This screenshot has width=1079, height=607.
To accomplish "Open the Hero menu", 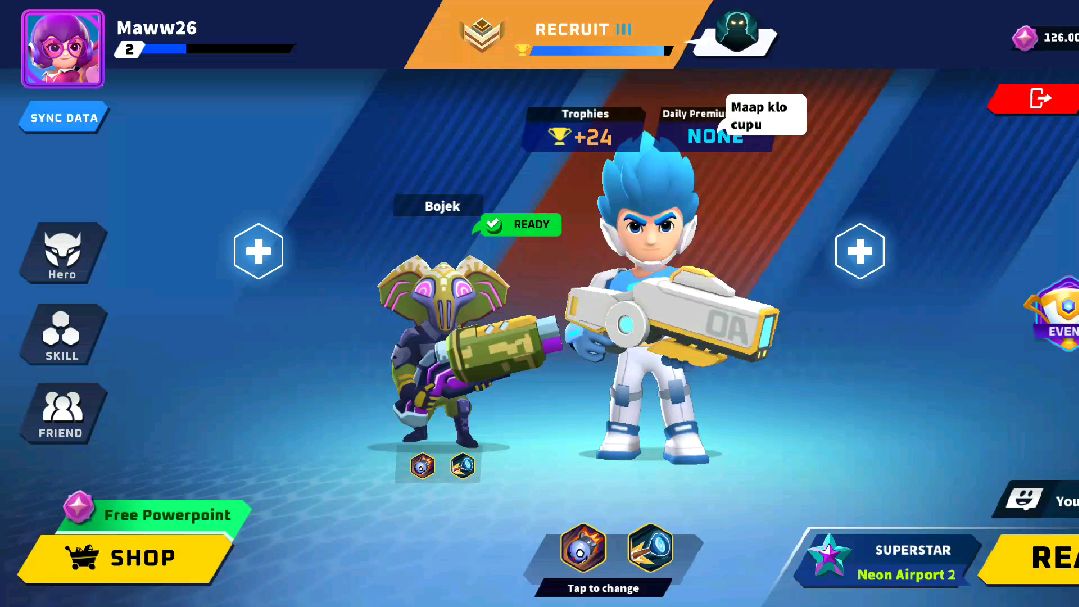I will point(62,253).
